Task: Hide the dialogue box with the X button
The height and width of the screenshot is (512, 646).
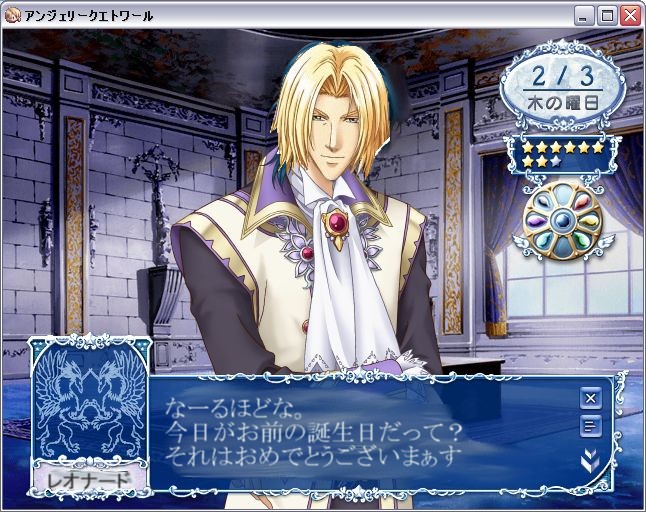Action: (x=590, y=398)
